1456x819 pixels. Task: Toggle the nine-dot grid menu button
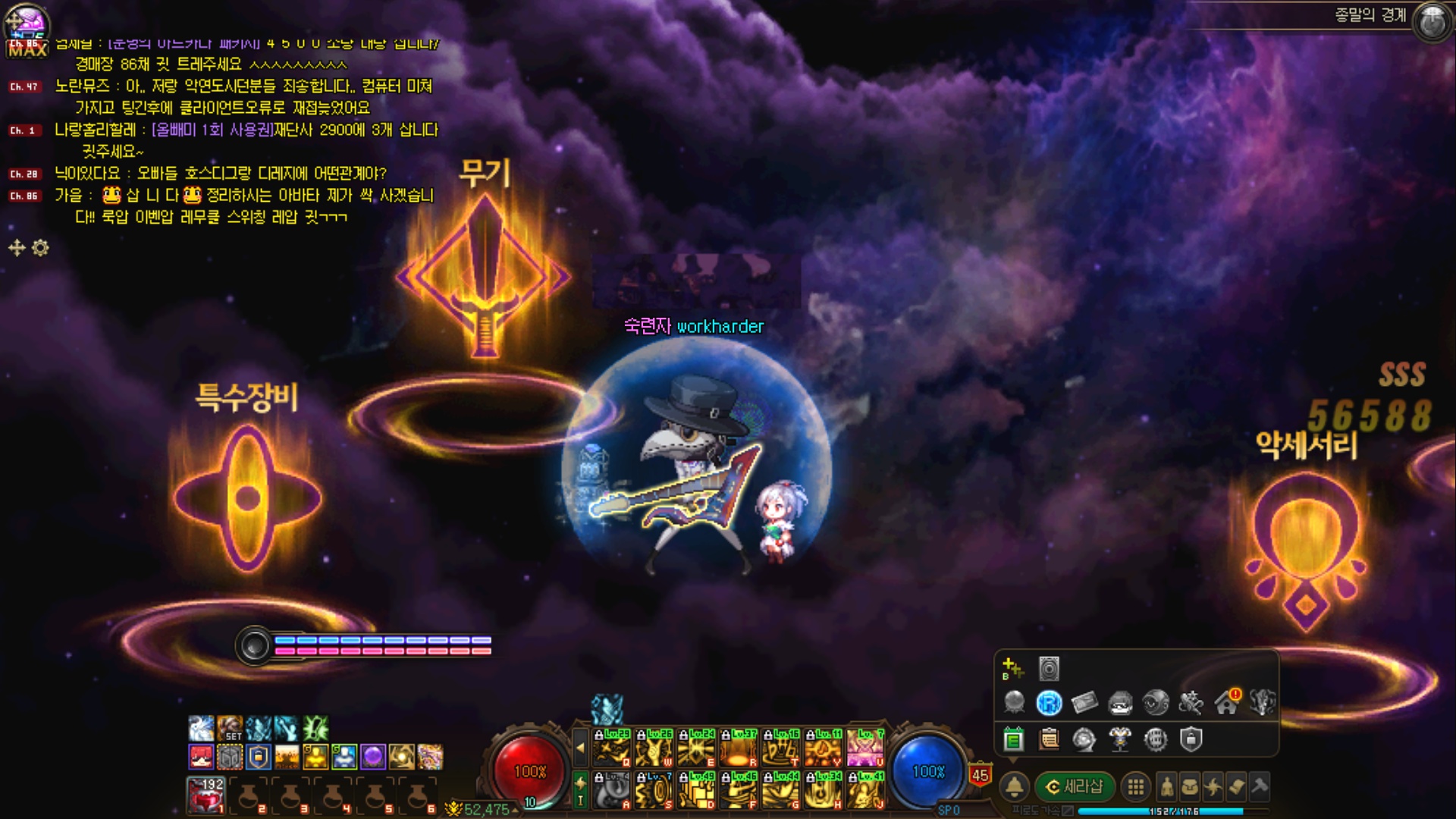click(x=1135, y=787)
